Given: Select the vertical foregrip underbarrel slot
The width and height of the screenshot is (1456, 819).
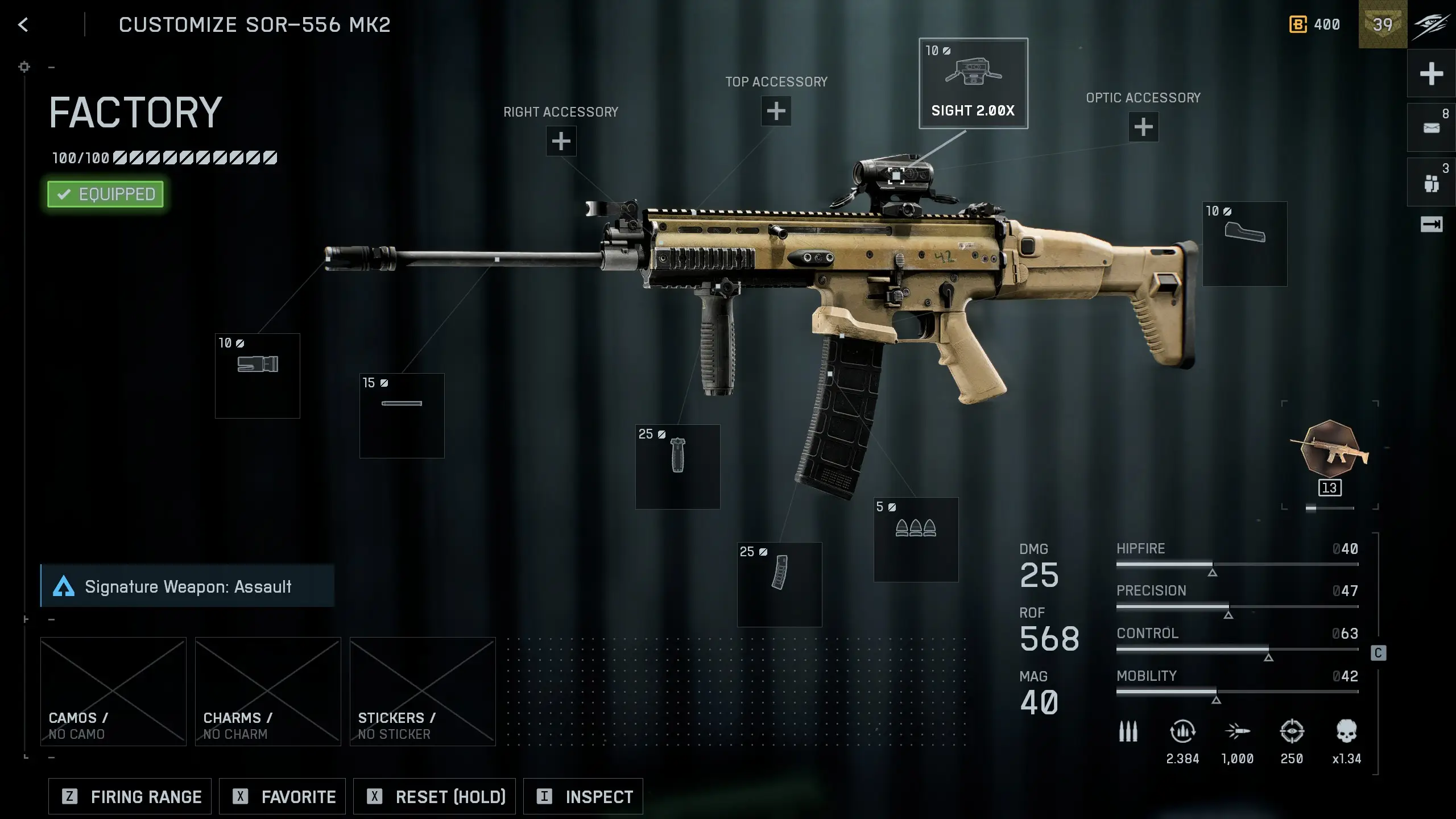Looking at the screenshot, I should pos(677,467).
